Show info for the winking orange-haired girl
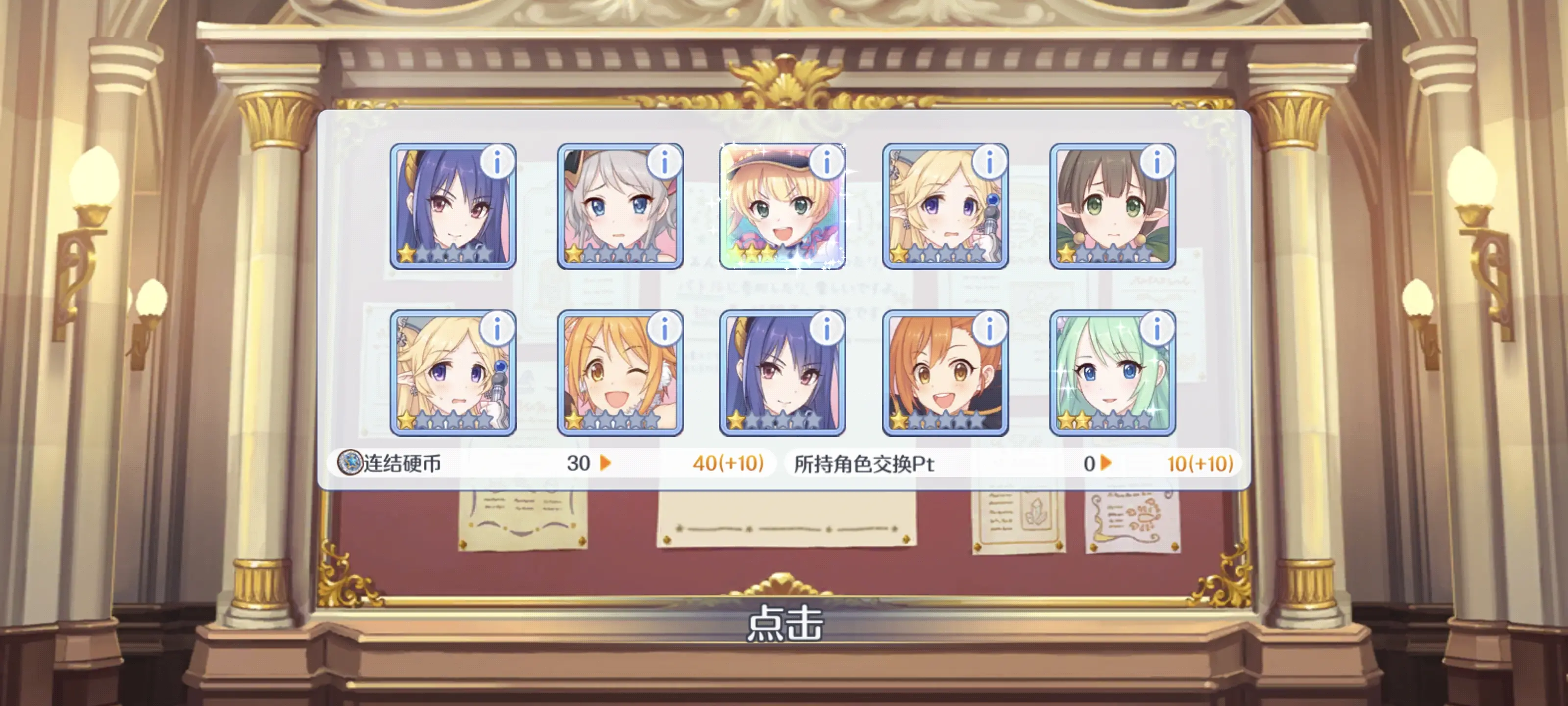The height and width of the screenshot is (706, 1568). coord(664,329)
